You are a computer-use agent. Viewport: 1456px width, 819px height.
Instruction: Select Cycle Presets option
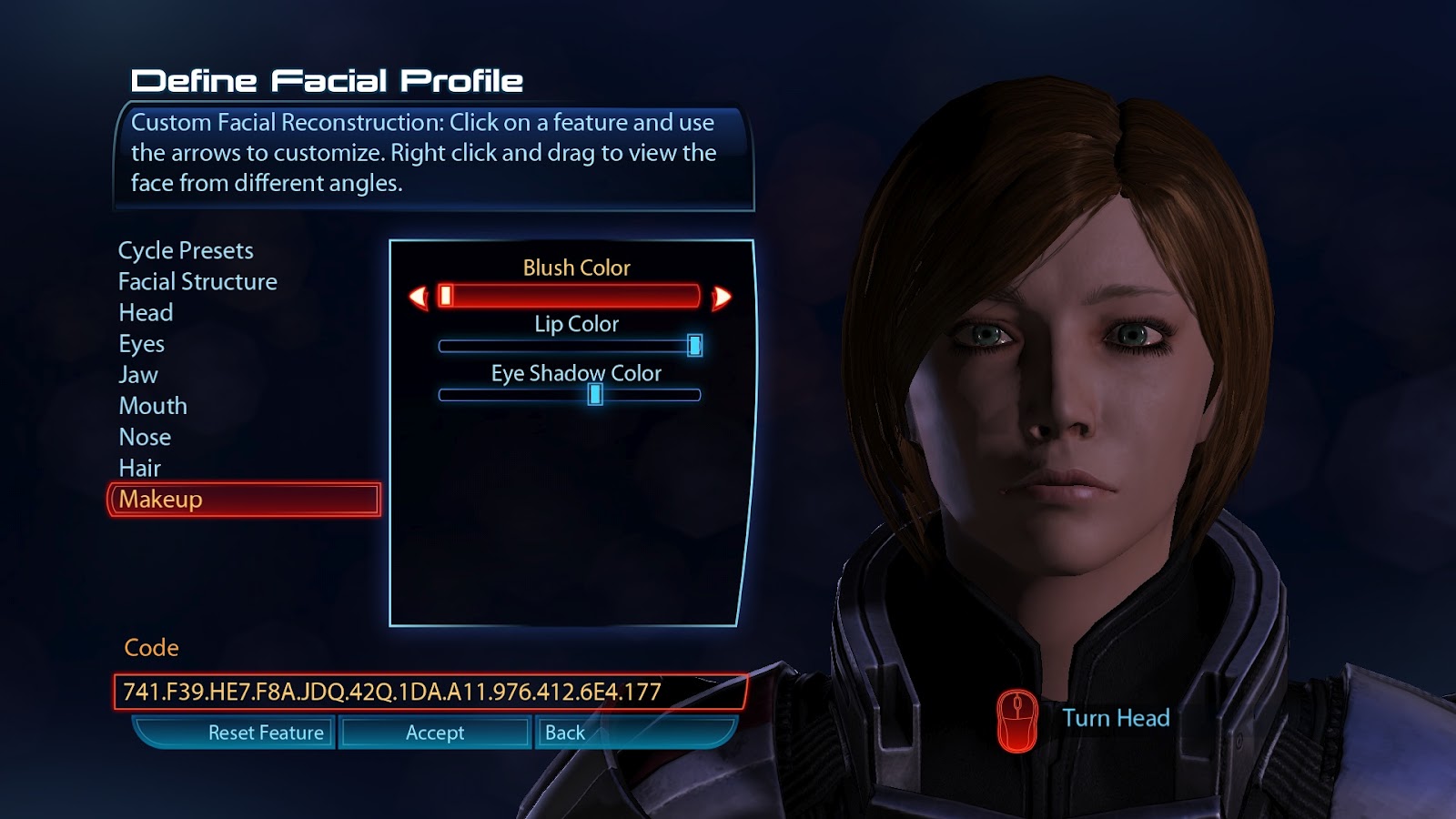186,250
